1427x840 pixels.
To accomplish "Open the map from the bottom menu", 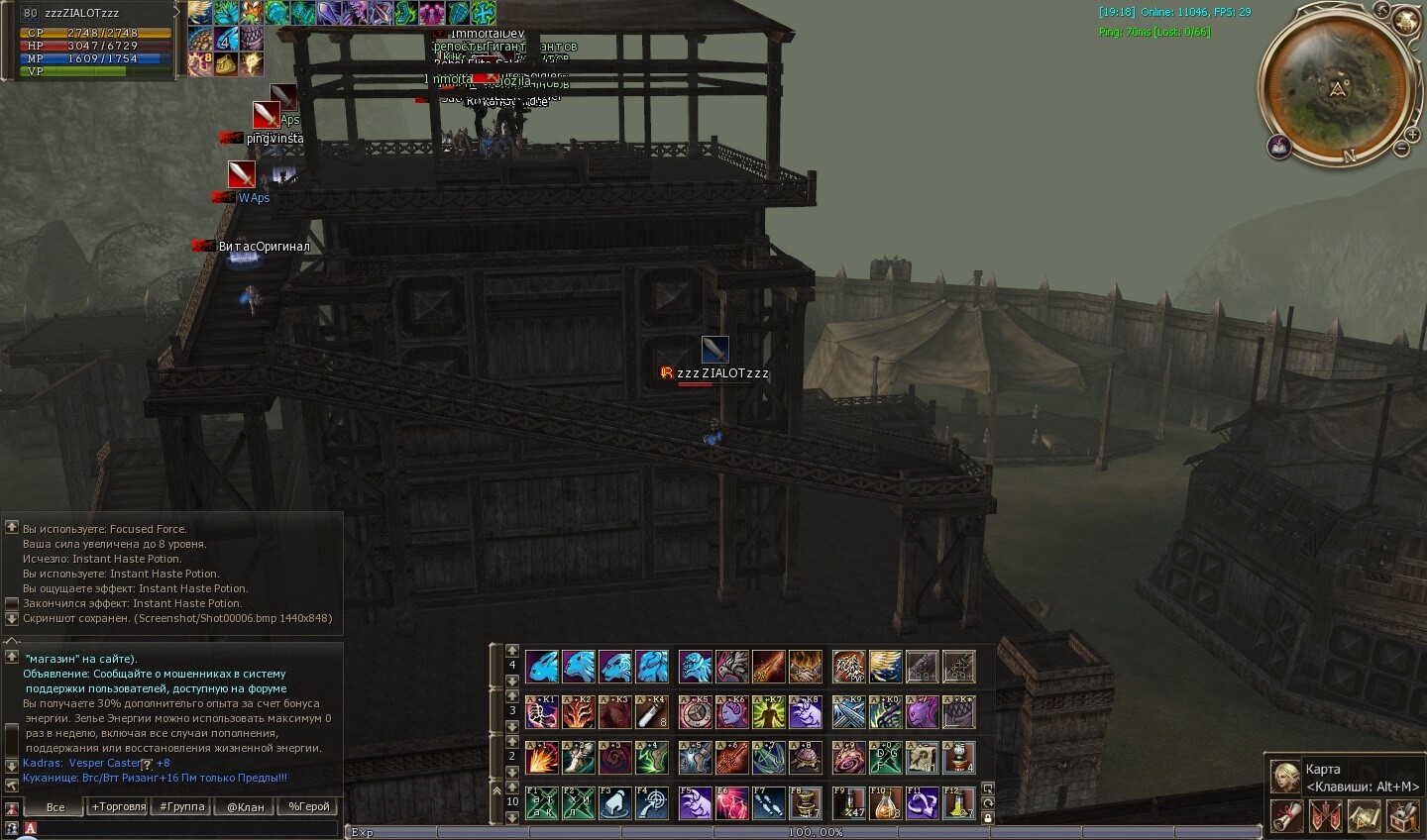I will click(x=1365, y=816).
